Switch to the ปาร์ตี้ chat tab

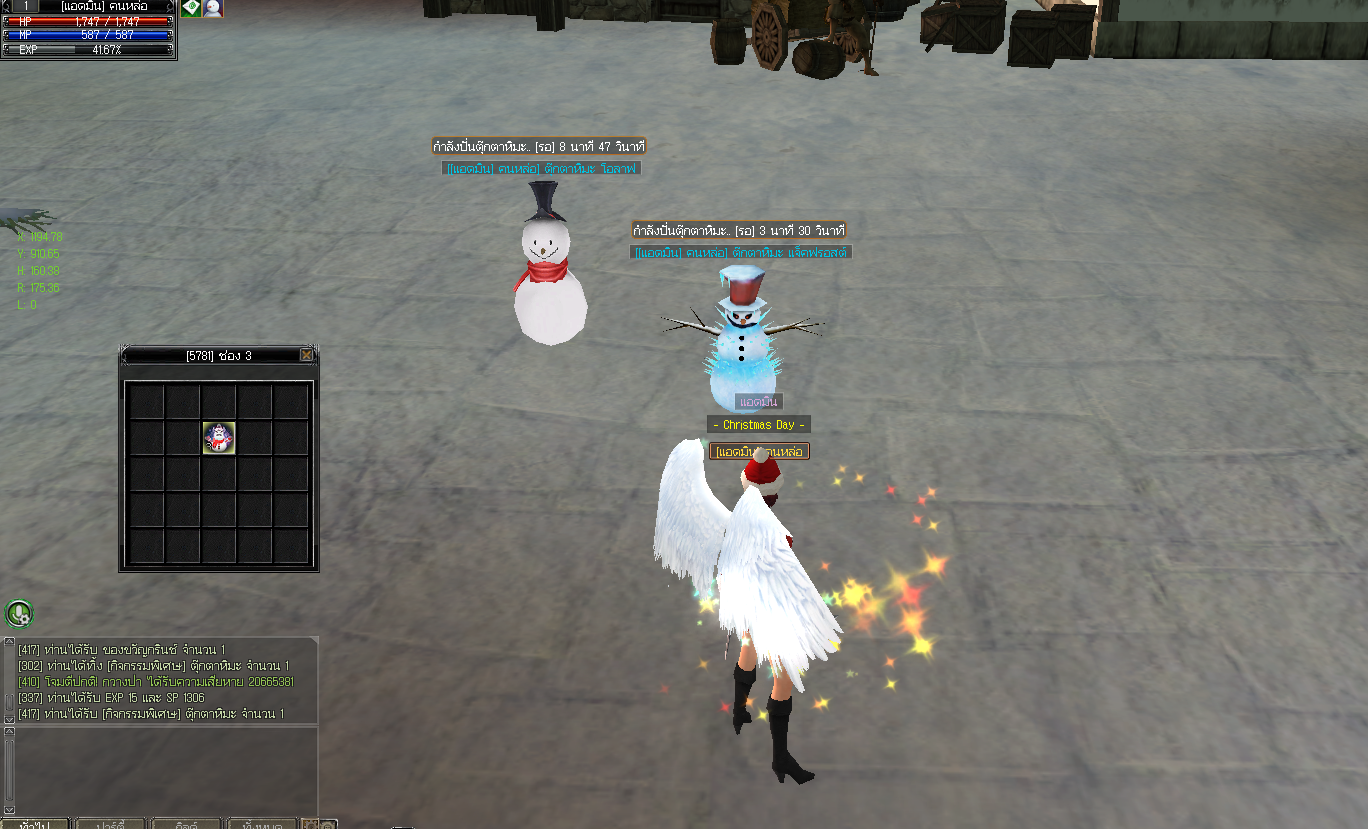pyautogui.click(x=110, y=825)
